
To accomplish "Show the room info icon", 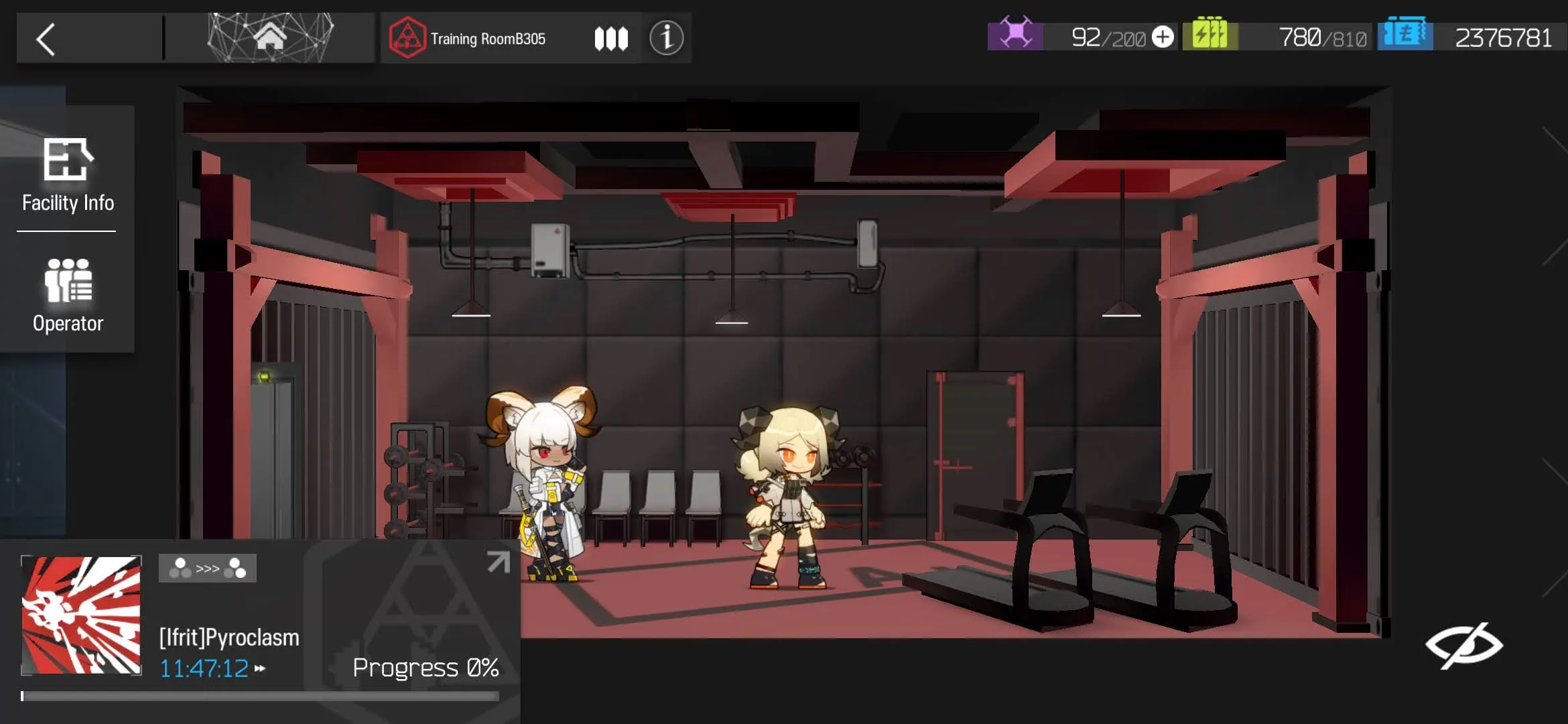I will pos(666,38).
